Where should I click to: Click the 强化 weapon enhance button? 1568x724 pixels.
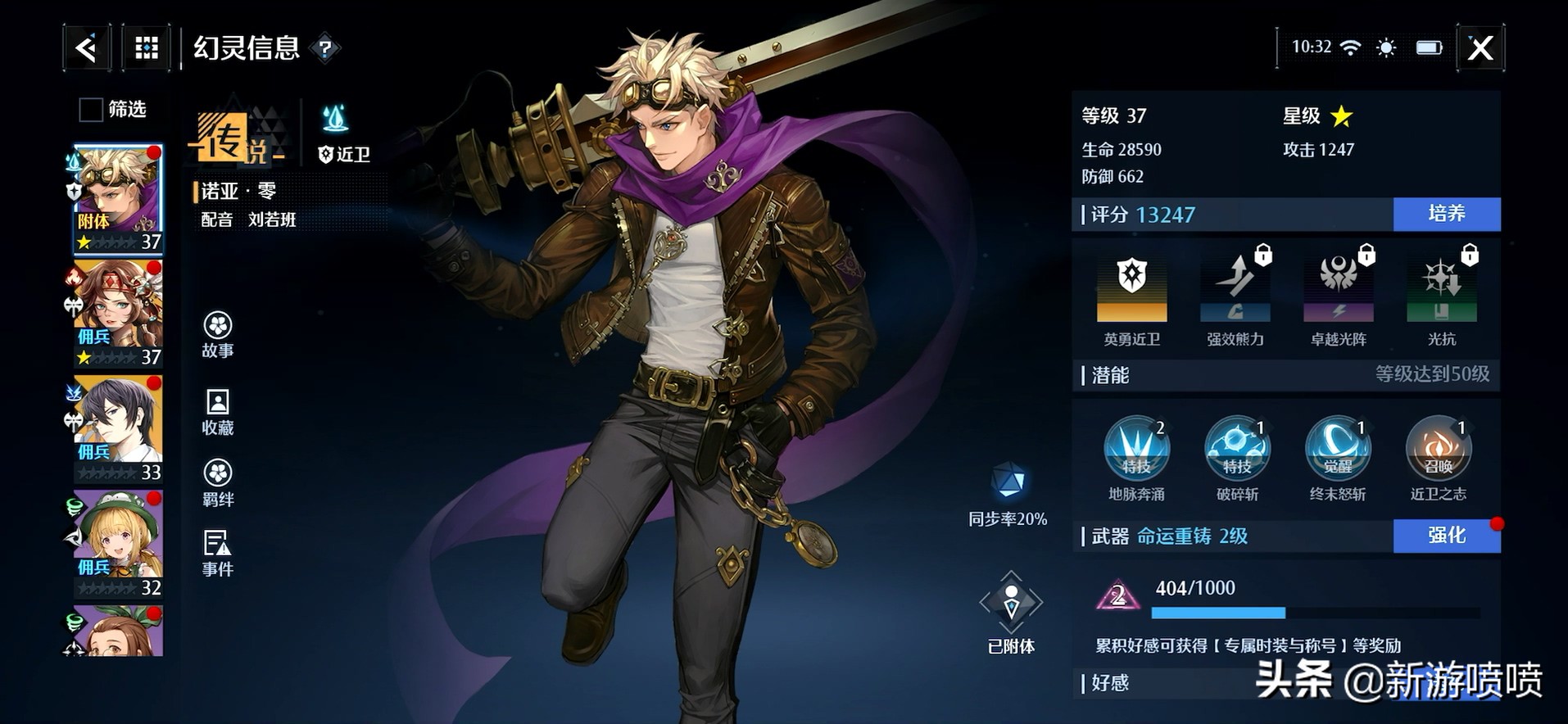[1446, 536]
